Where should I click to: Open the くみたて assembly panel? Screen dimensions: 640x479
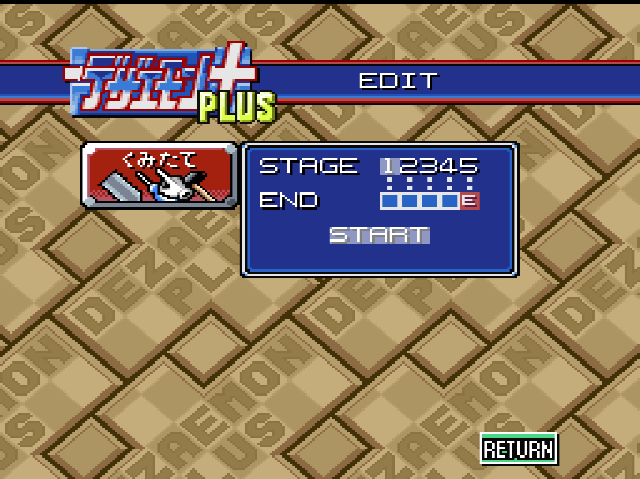point(160,175)
